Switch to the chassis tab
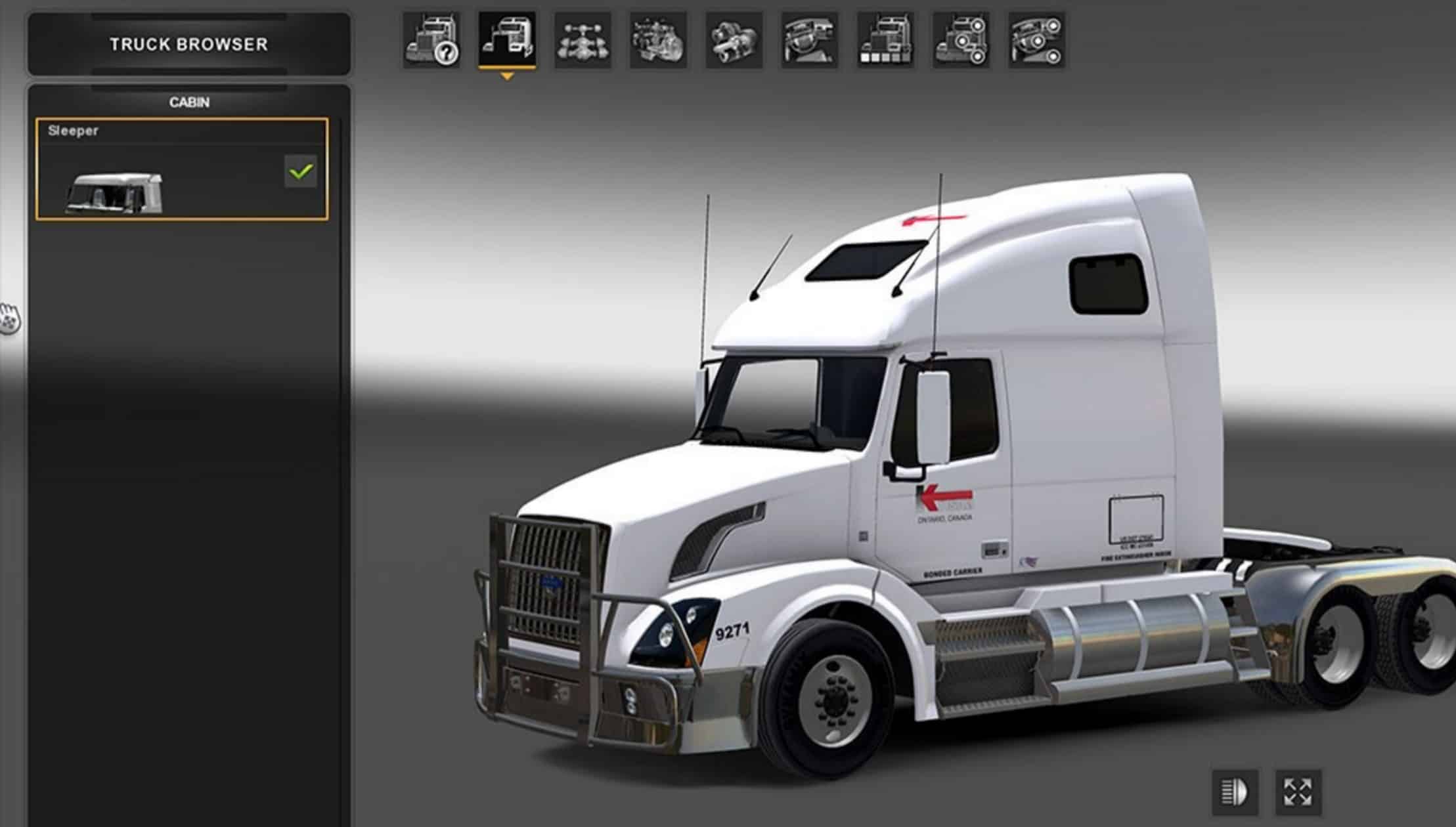The height and width of the screenshot is (827, 1456). tap(583, 41)
